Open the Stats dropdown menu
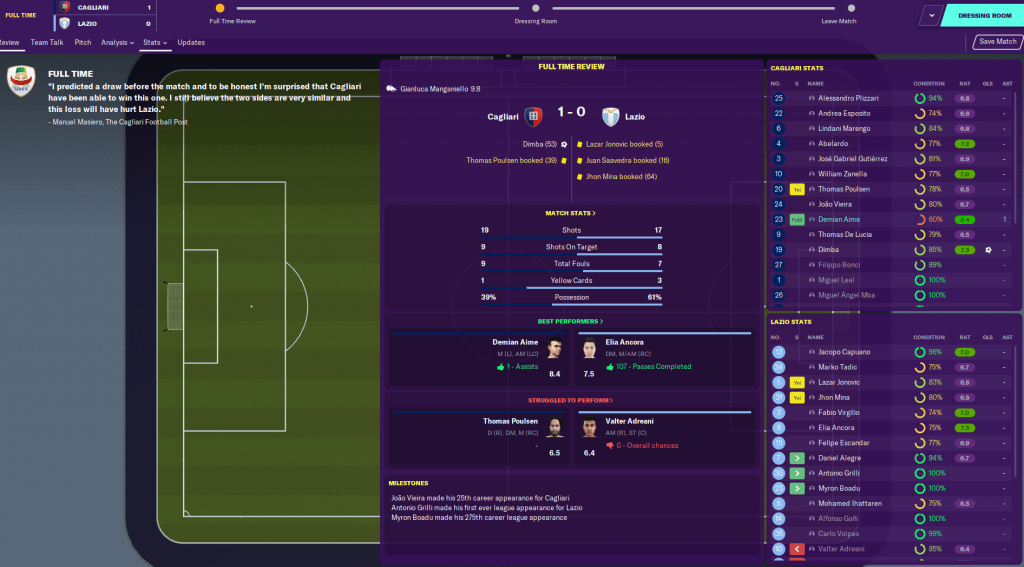Viewport: 1024px width, 567px height. [x=154, y=43]
